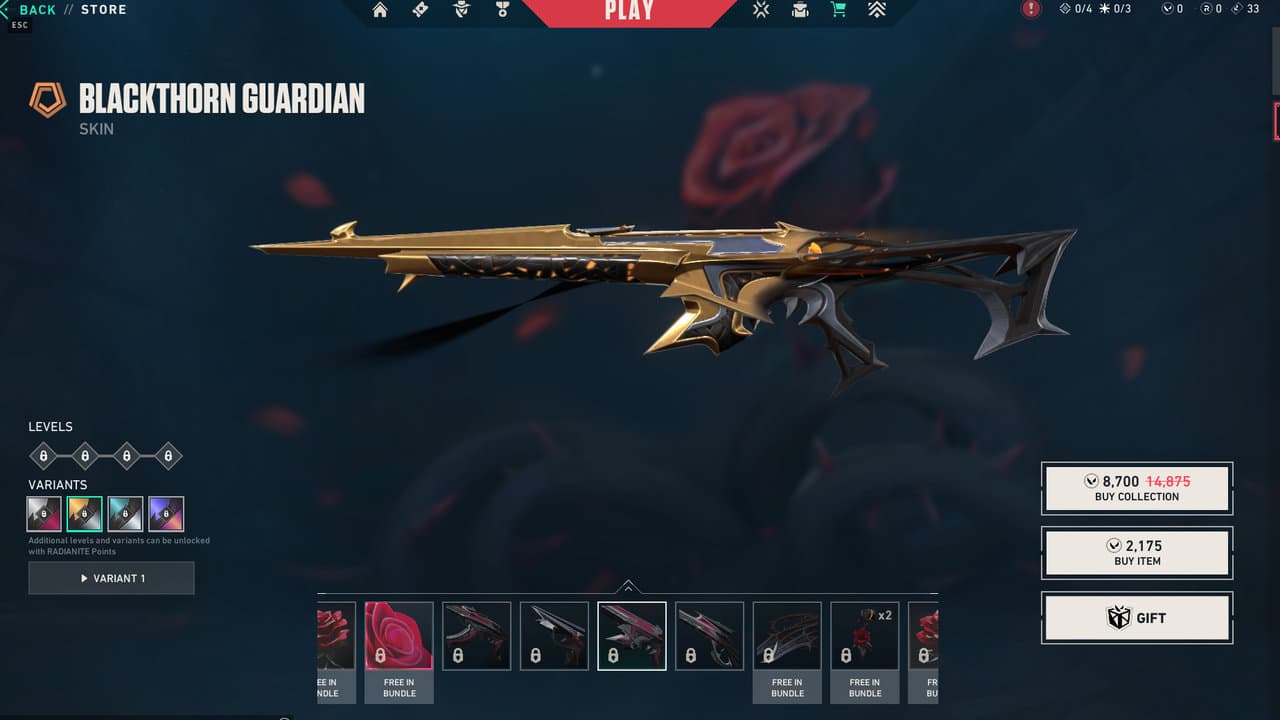This screenshot has width=1280, height=720.
Task: Click the GIFT button
Action: tap(1136, 617)
